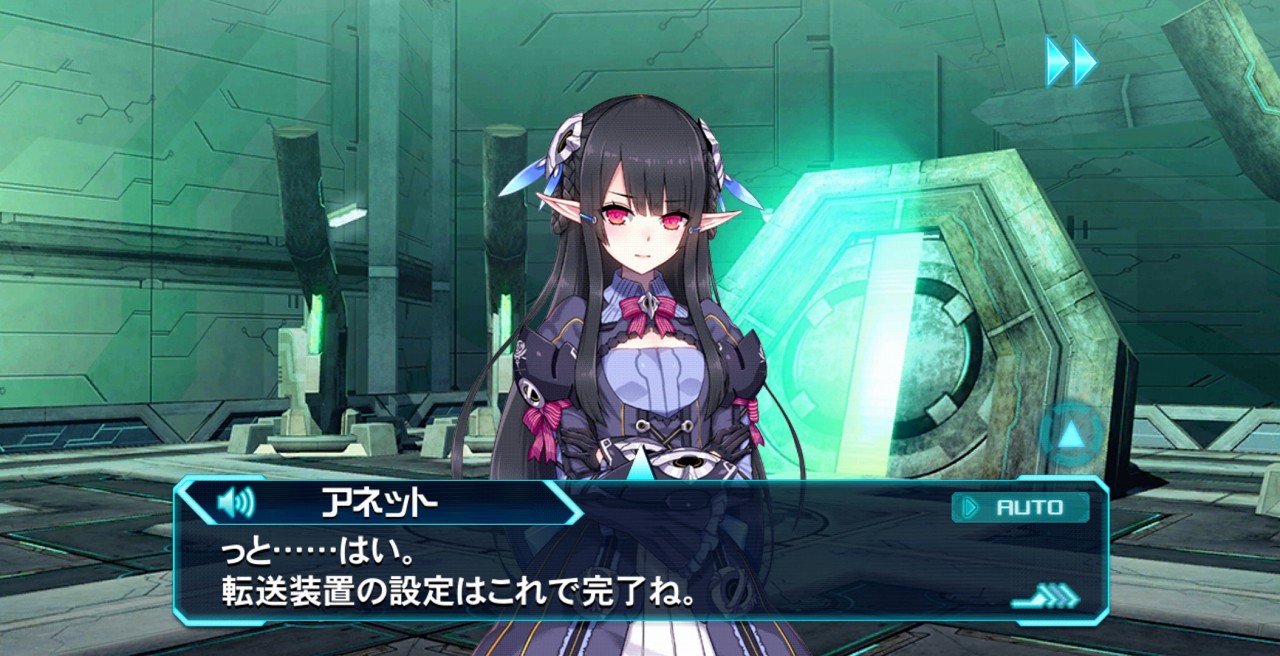Replay Annette's voice line with speaker icon

(236, 502)
